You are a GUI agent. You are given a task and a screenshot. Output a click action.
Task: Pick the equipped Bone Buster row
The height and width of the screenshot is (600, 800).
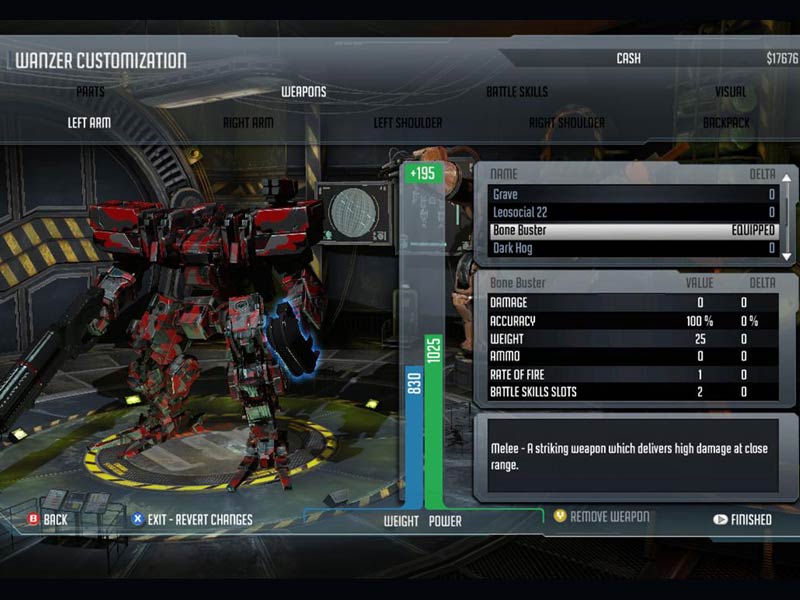[x=632, y=230]
